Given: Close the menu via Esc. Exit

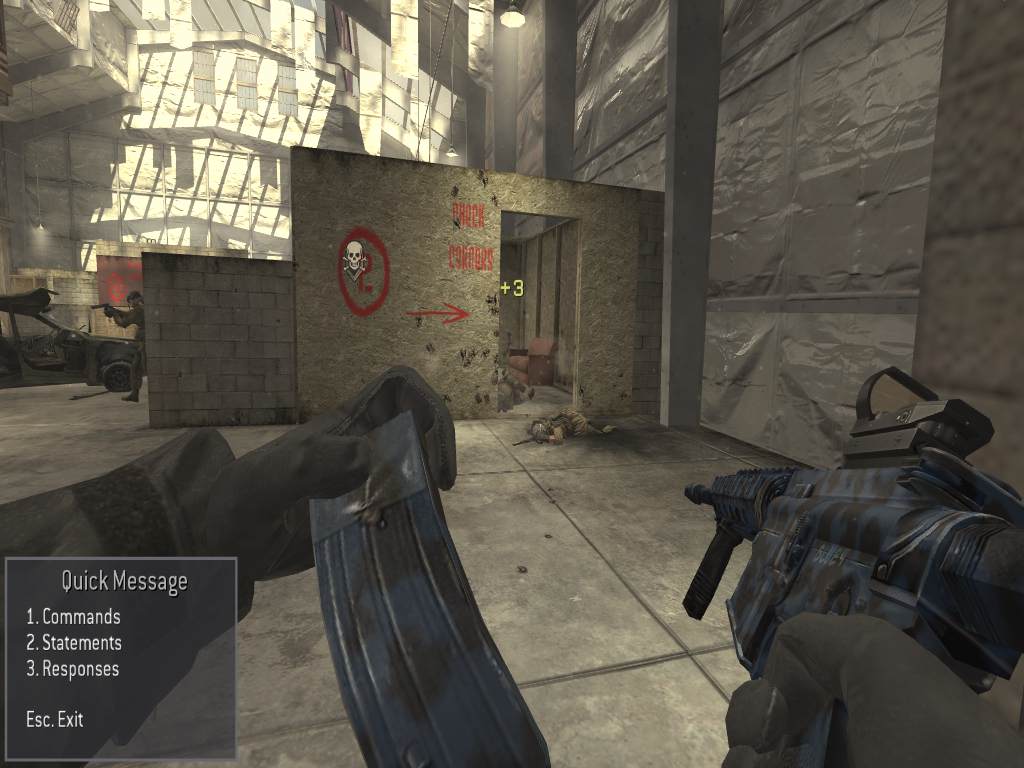Looking at the screenshot, I should [x=55, y=719].
